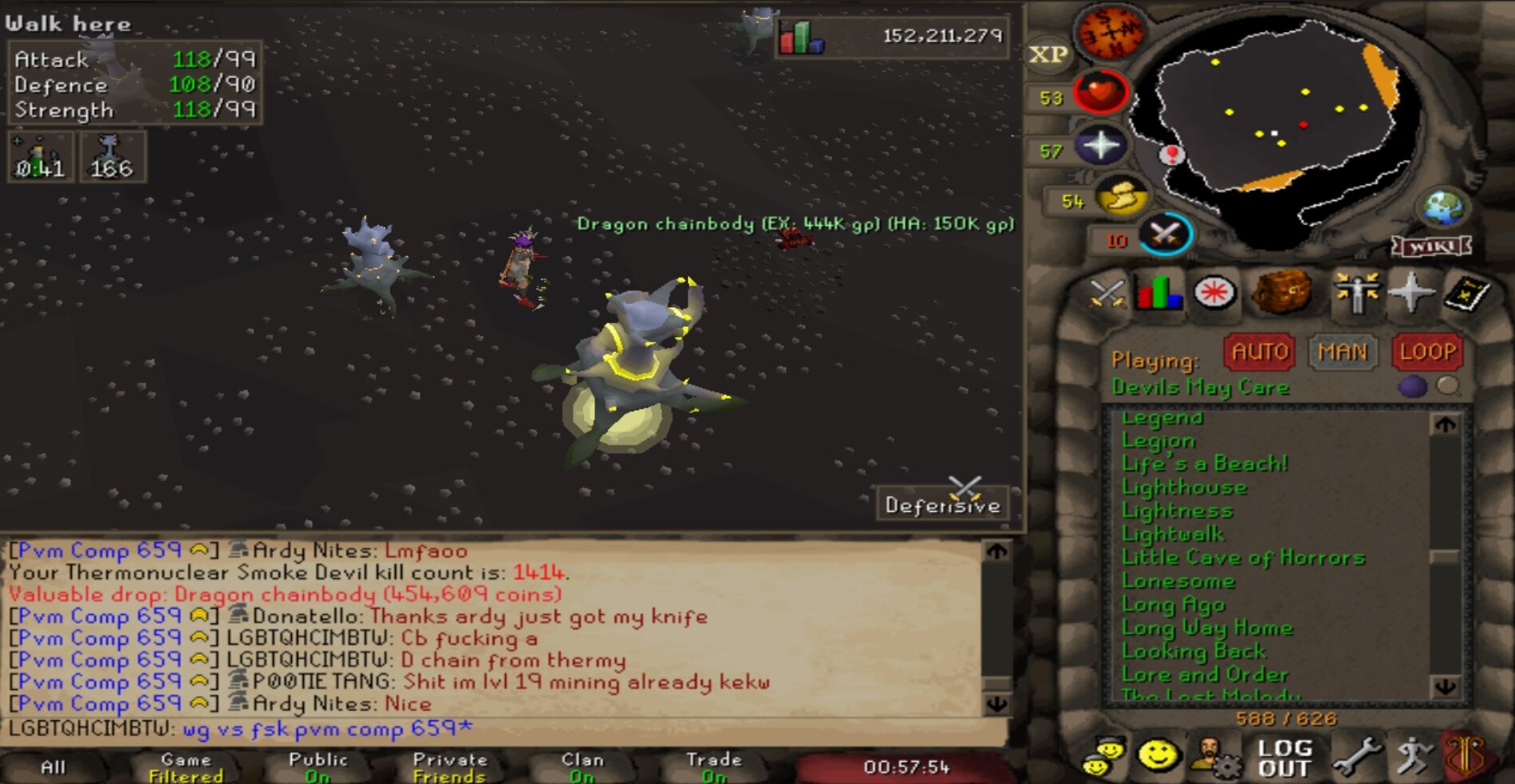Click the compass to face north

[x=1110, y=33]
